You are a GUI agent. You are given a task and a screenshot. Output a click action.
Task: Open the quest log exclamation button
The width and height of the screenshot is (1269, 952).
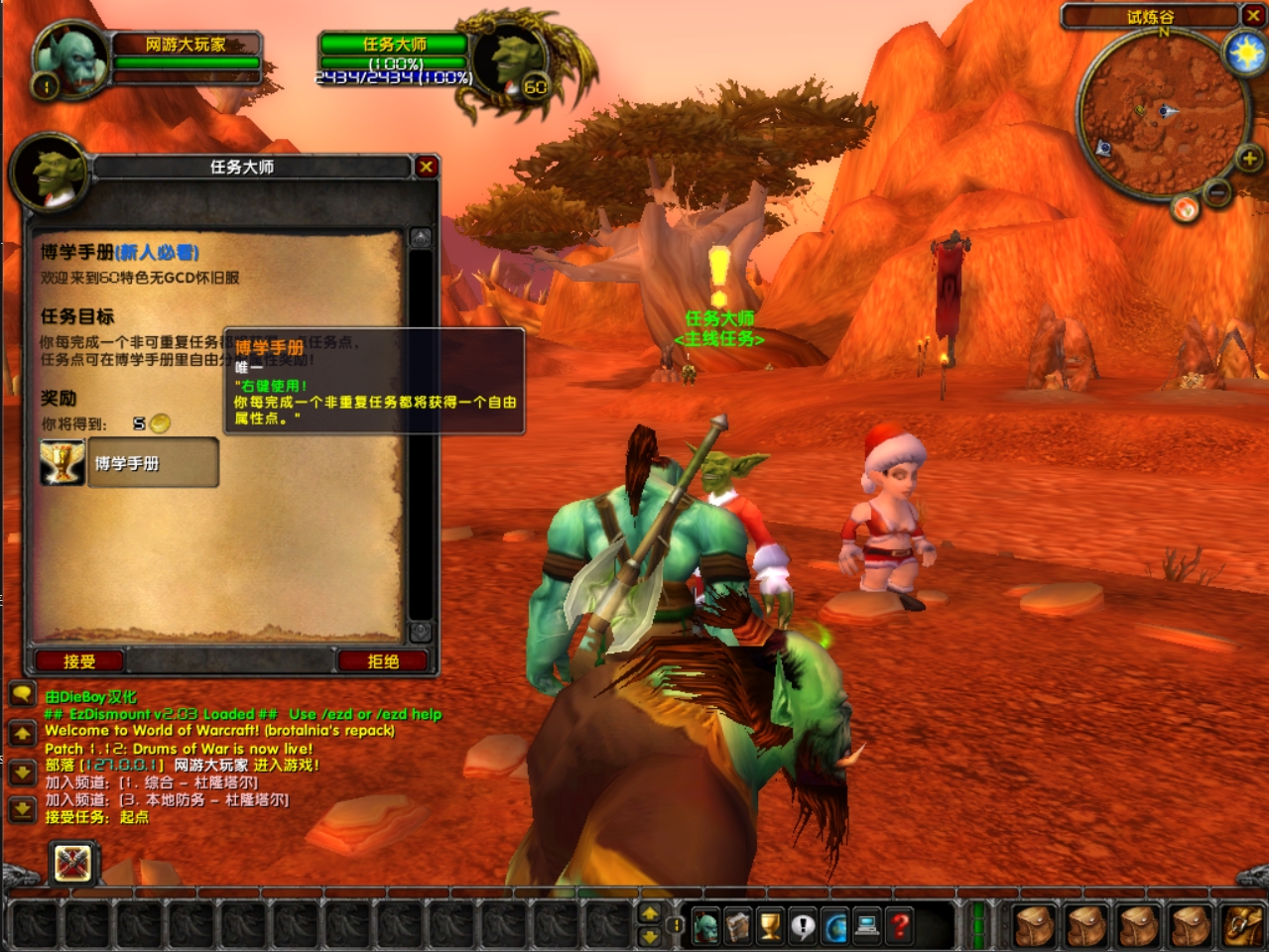[x=802, y=926]
